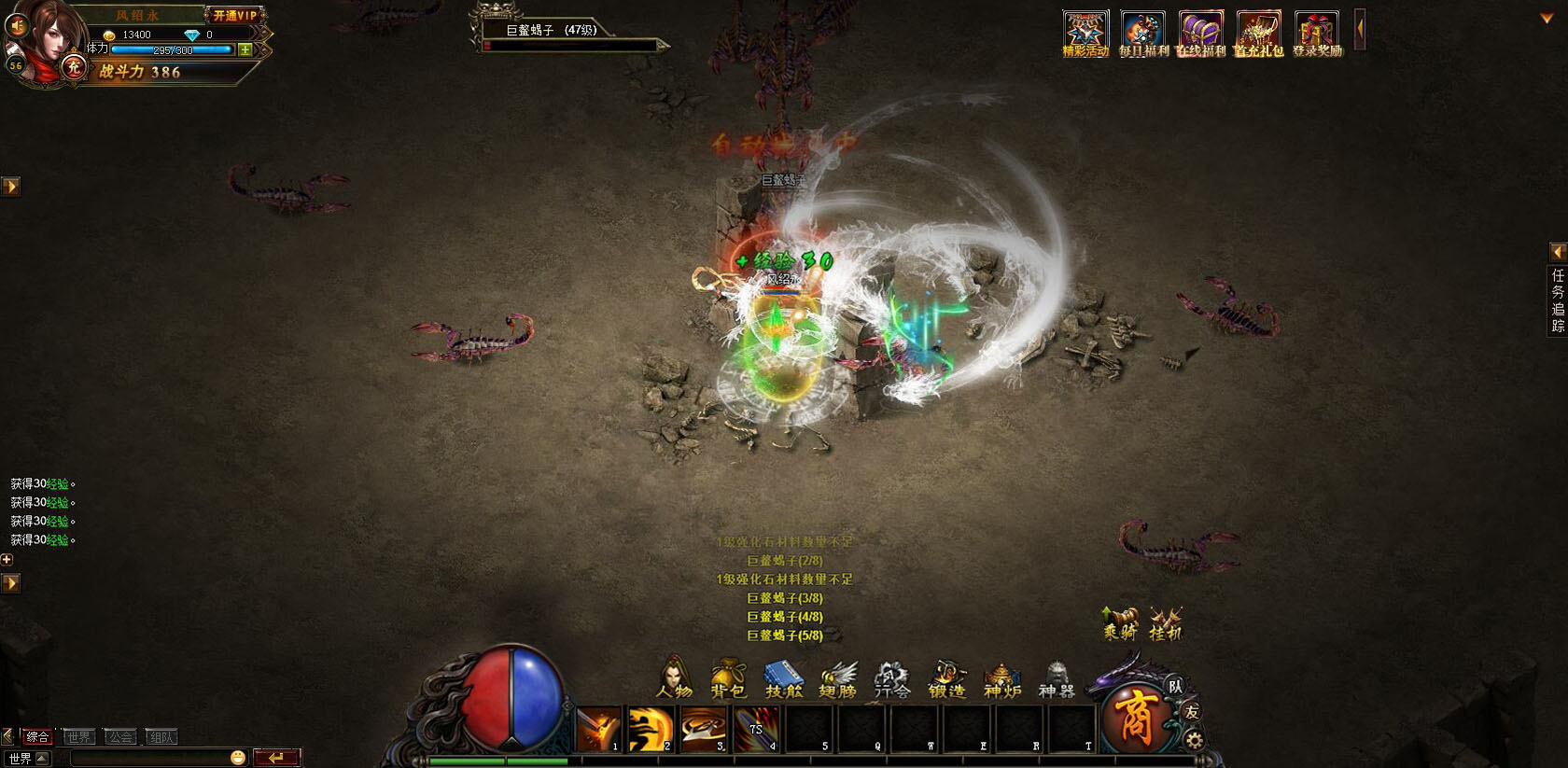Switch chat to the 公会 guild tab
This screenshot has width=1568, height=768.
click(x=120, y=737)
